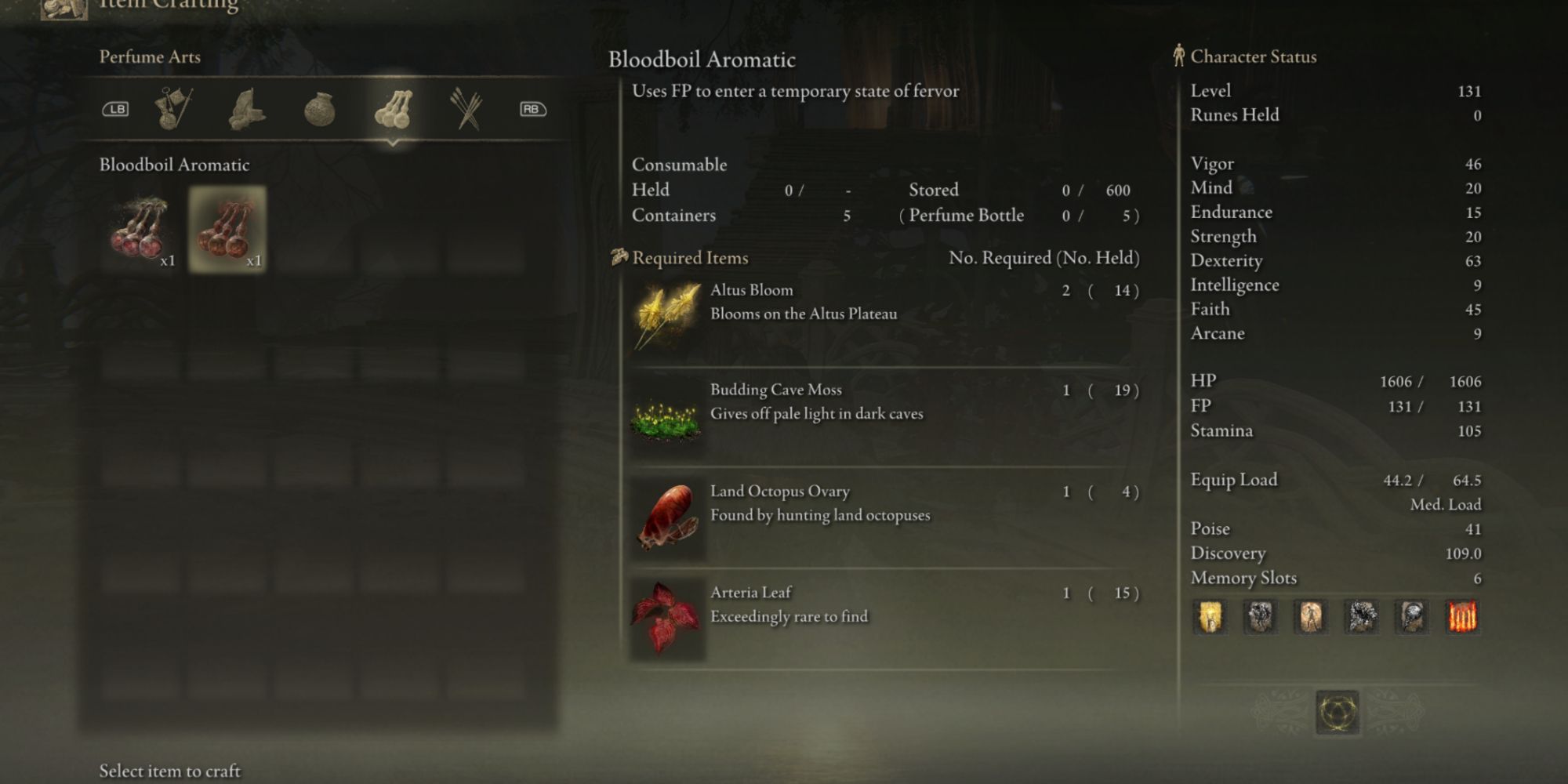Click the Altus Bloom ingredient icon
1568x784 pixels.
(x=666, y=318)
